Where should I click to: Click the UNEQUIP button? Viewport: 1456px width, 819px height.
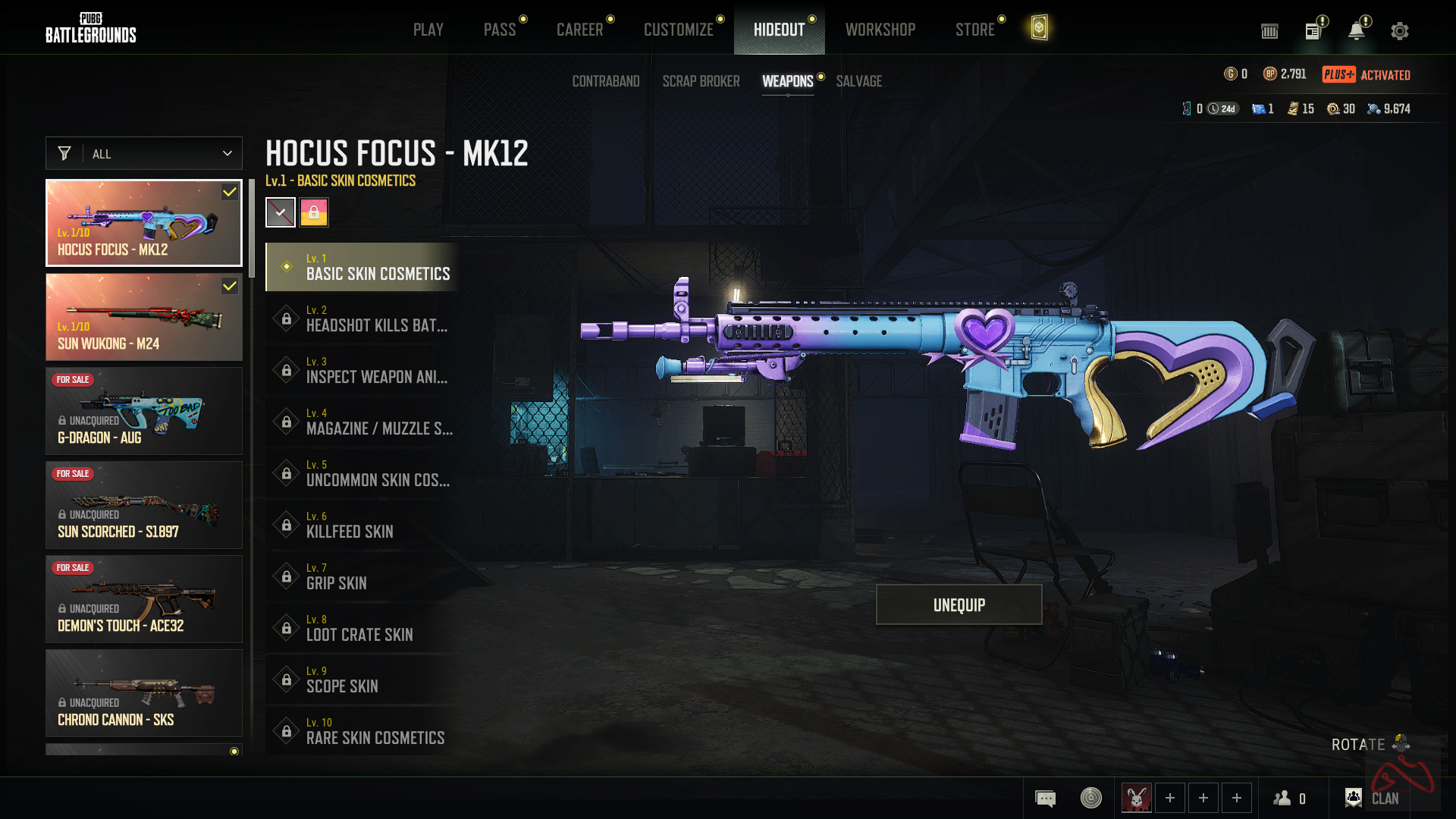959,604
